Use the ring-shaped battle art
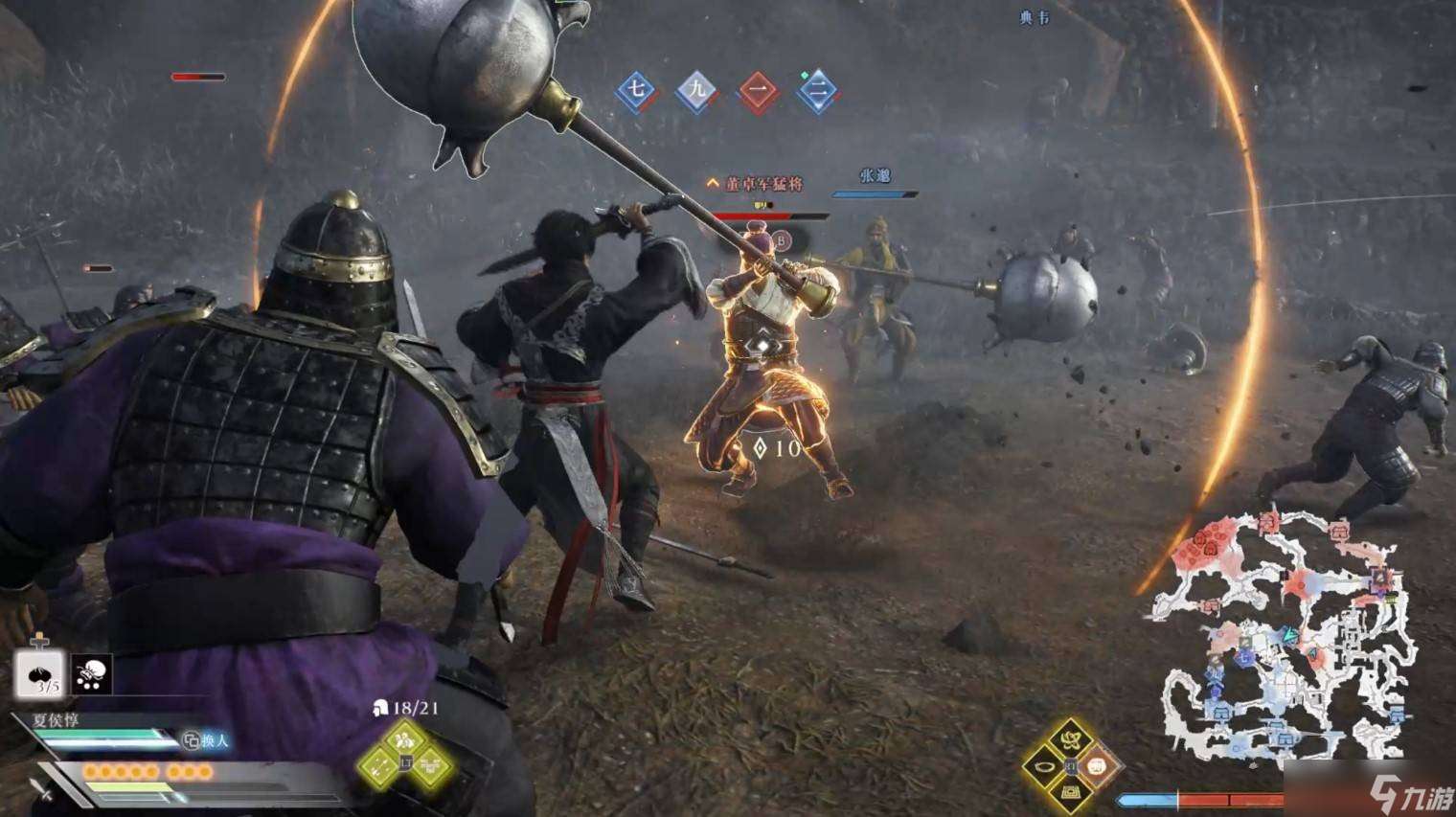Viewport: 1456px width, 817px height. (1042, 766)
